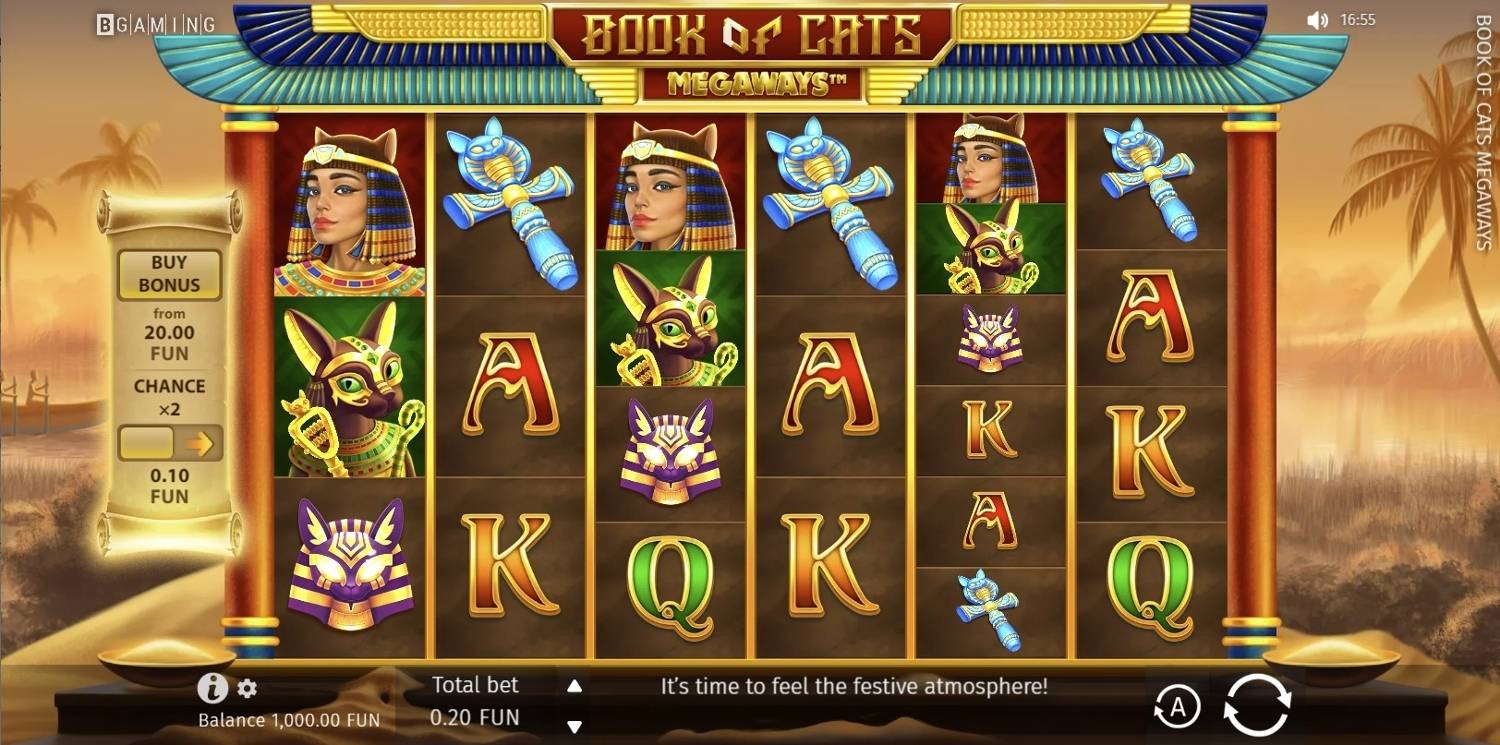Enable autoplay with the A button

pyautogui.click(x=1177, y=704)
